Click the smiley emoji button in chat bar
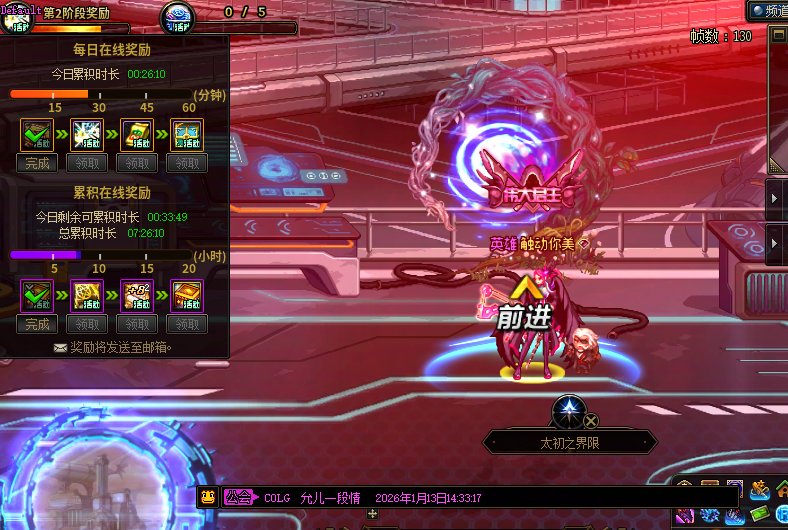788x530 pixels. click(x=207, y=497)
